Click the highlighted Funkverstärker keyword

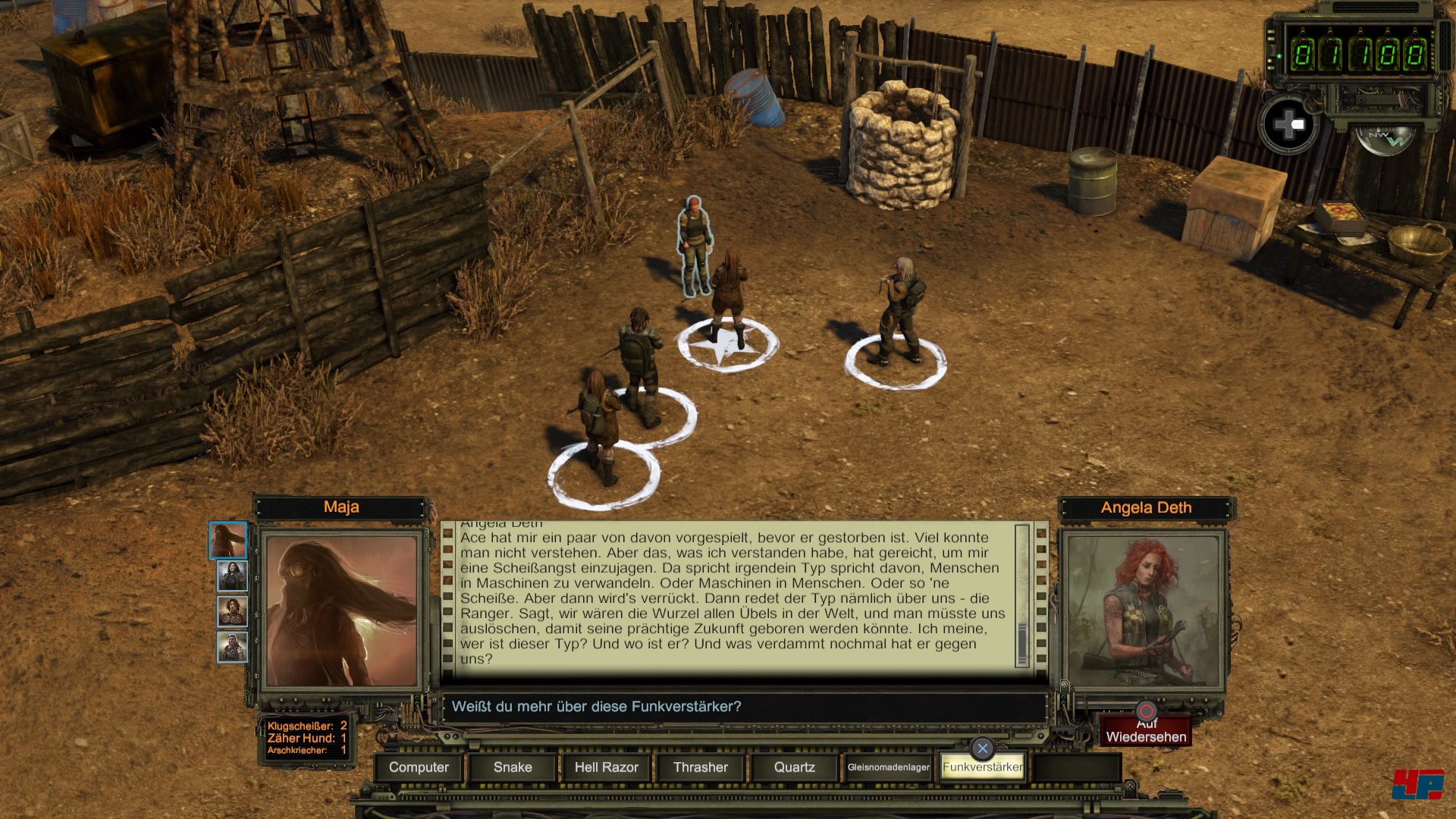click(x=982, y=767)
